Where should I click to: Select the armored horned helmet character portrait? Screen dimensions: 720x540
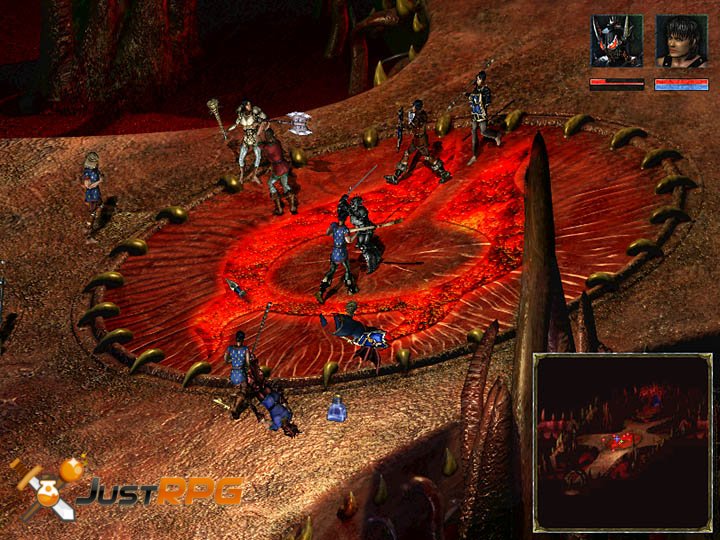(616, 41)
